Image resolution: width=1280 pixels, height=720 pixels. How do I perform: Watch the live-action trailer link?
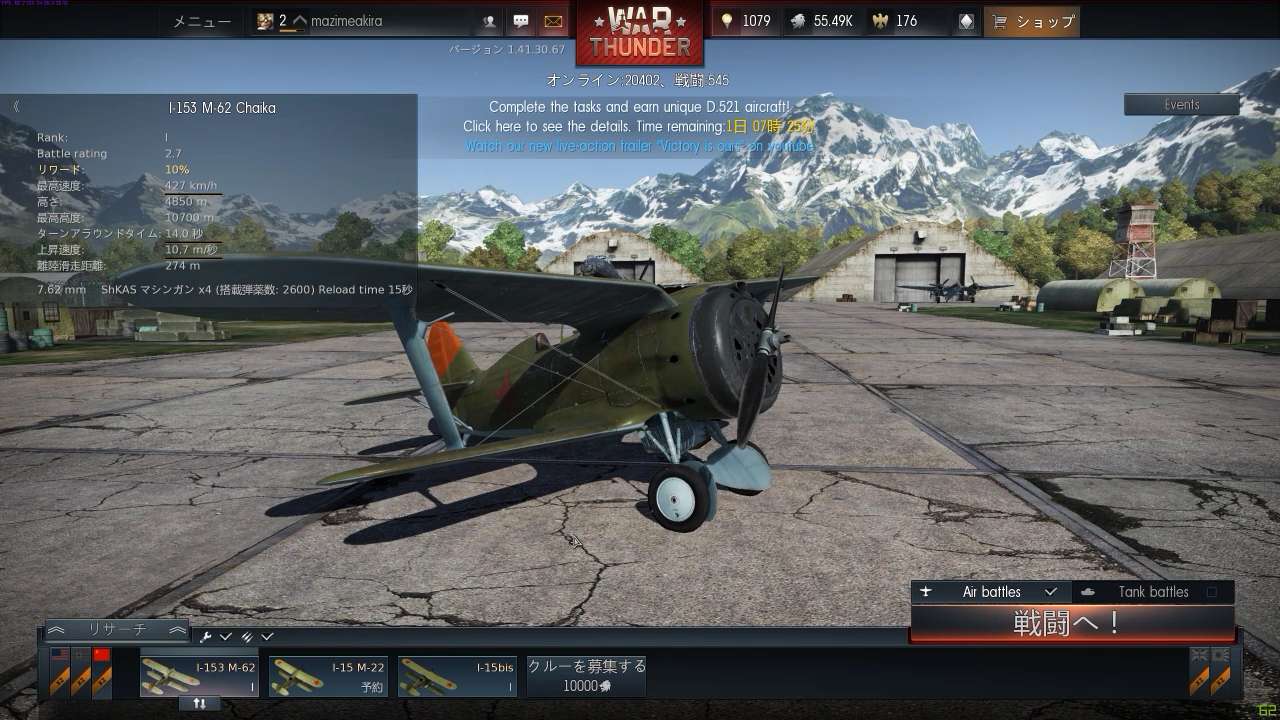(x=638, y=146)
